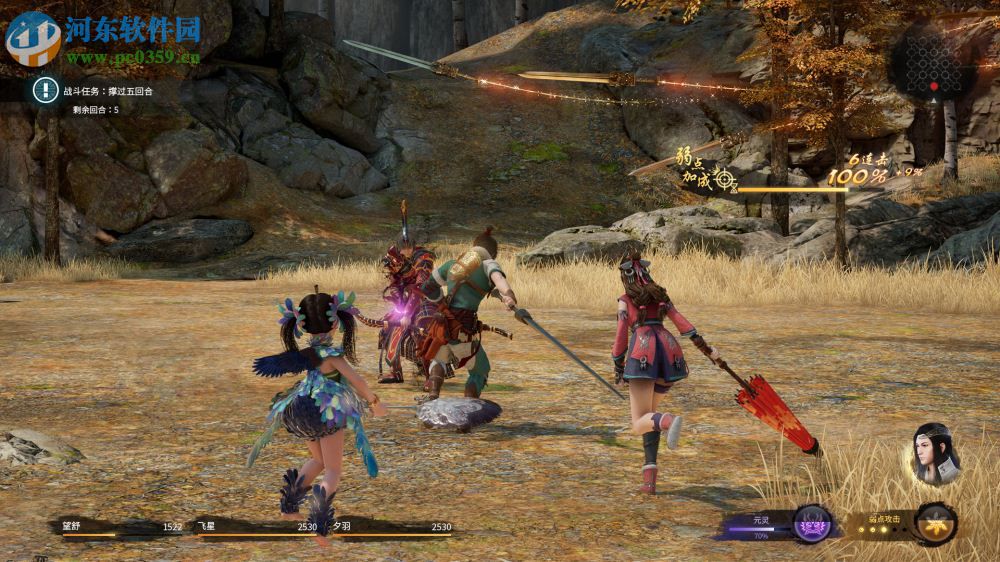Select the long-haired character portrait
Screen dimensions: 1000x562
click(936, 454)
